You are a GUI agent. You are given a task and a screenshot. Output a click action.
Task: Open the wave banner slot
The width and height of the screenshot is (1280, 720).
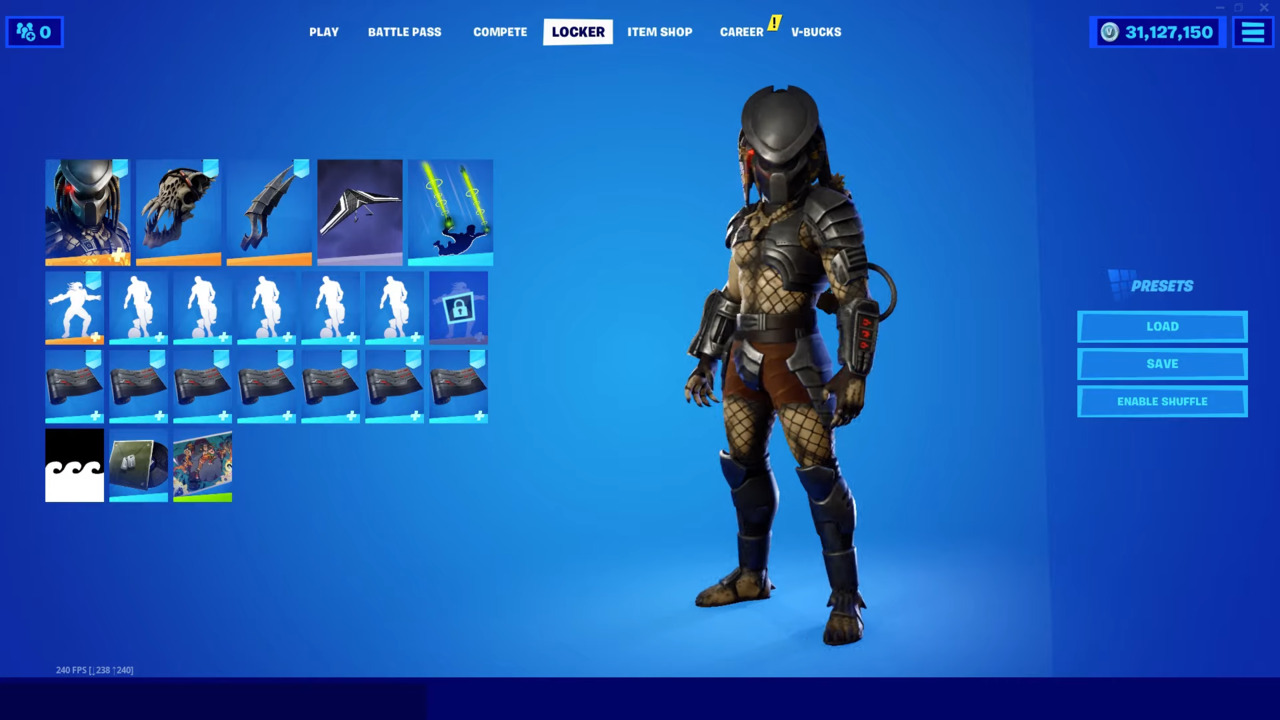coord(75,466)
